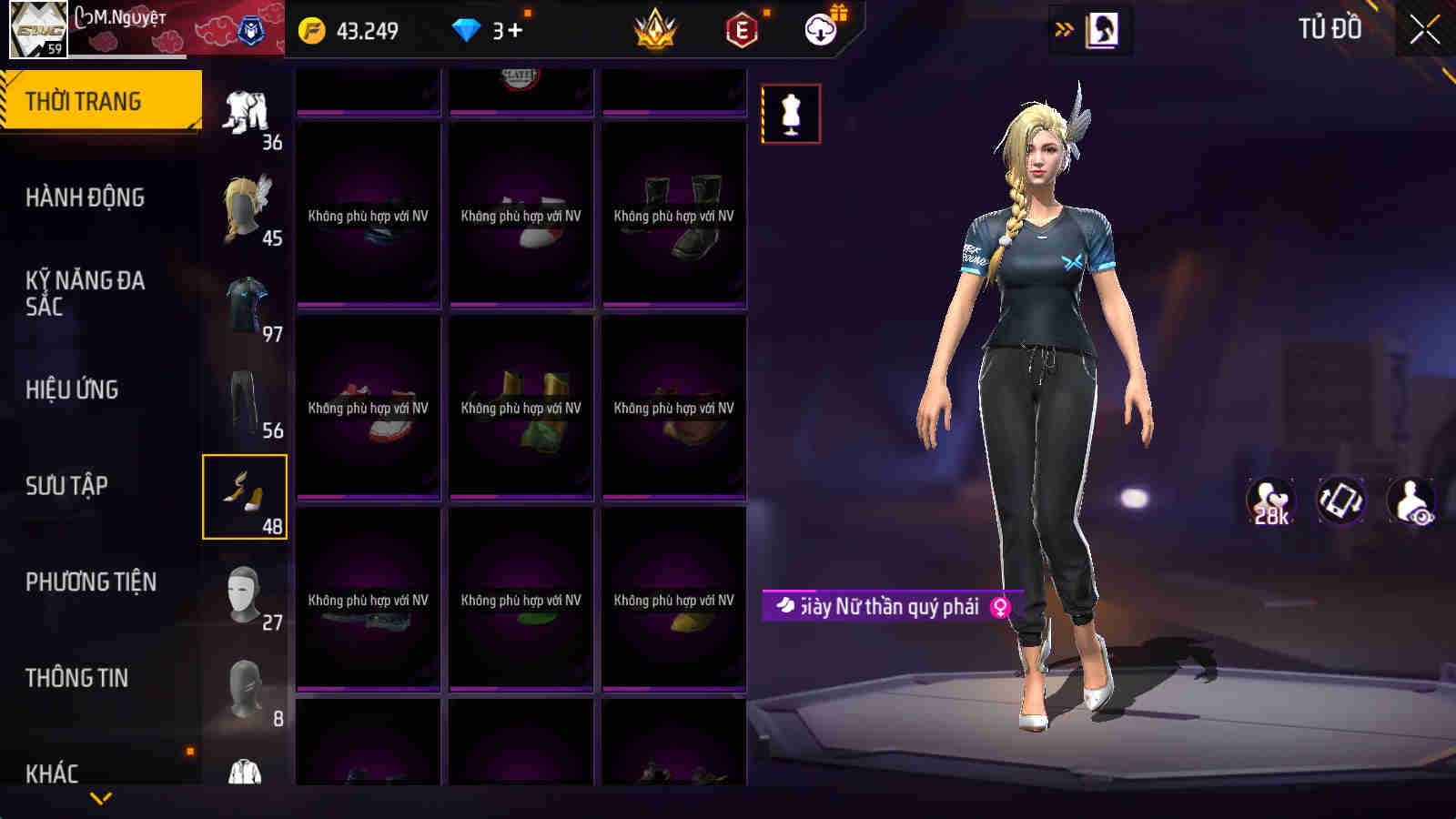Click the gold coin balance icon
This screenshot has height=819, width=1456.
coord(309,29)
